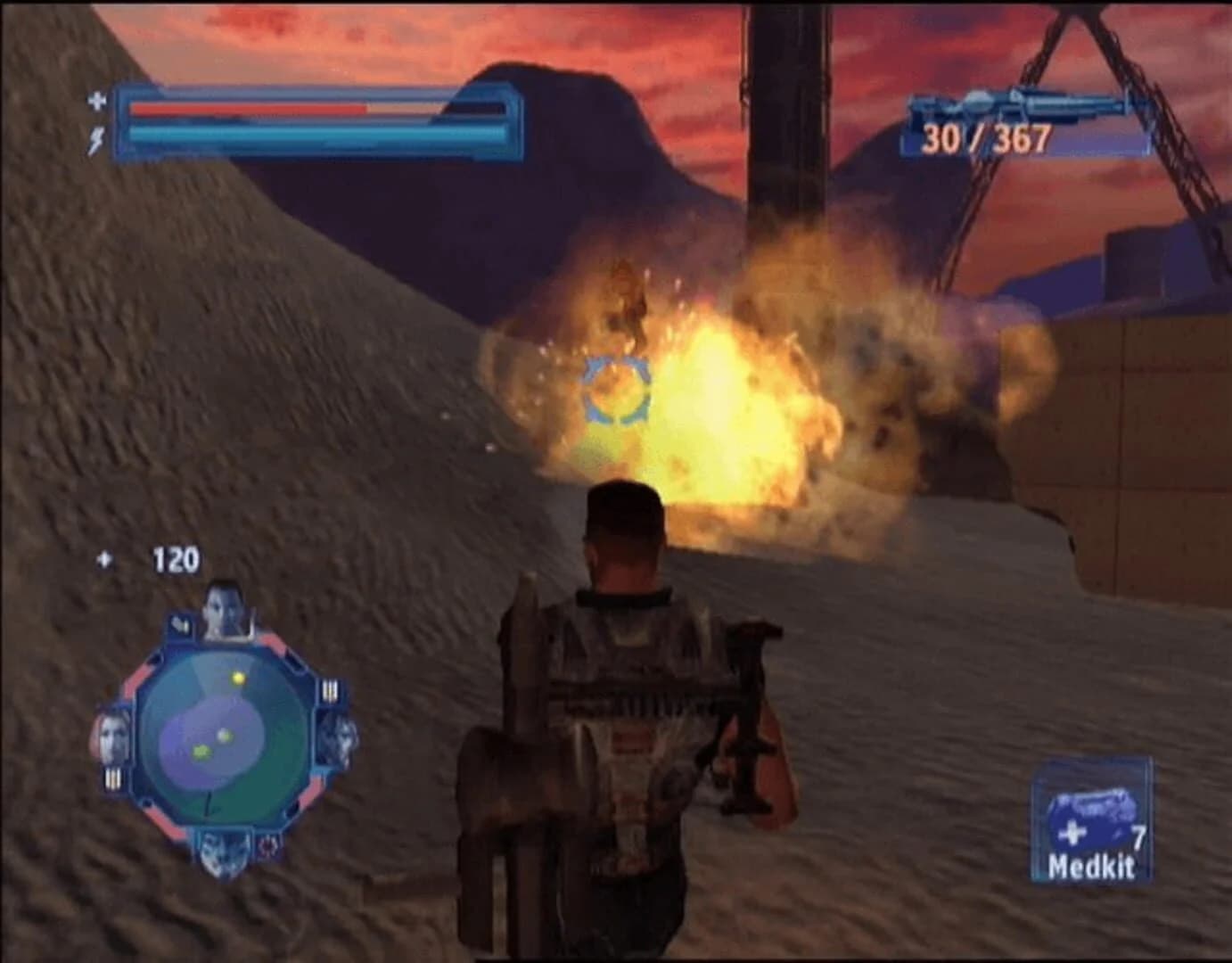Viewport: 1232px width, 963px height.
Task: Click the 120 credits counter
Action: (177, 559)
